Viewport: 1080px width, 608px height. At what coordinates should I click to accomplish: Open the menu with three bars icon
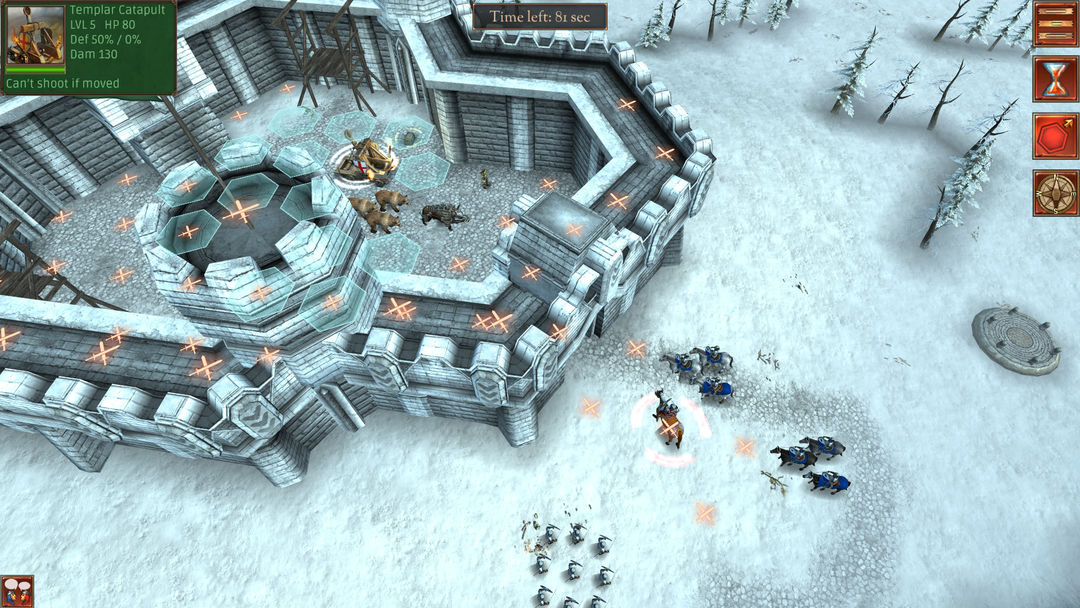[x=1055, y=24]
